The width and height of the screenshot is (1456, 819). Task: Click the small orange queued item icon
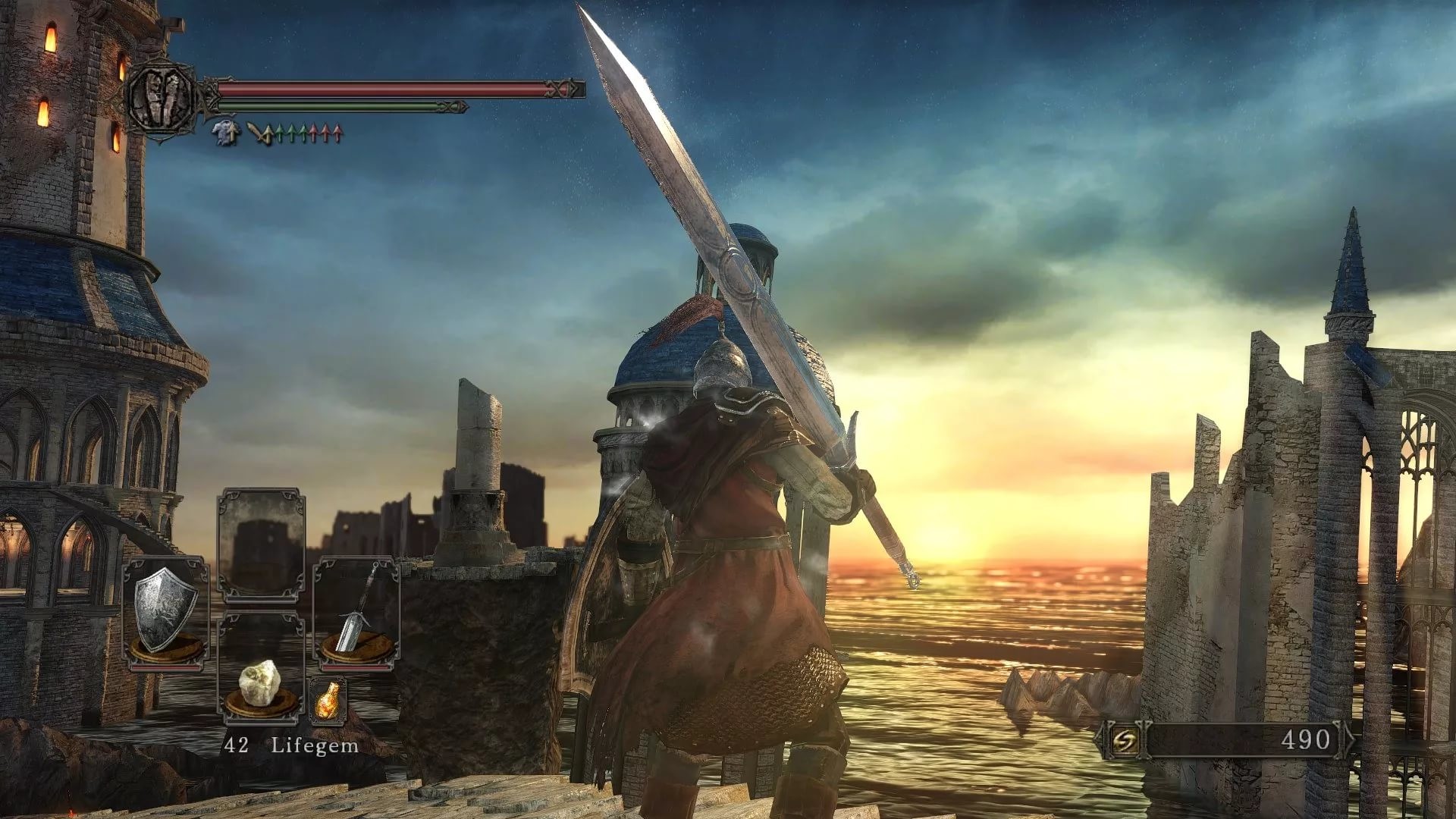pyautogui.click(x=328, y=701)
